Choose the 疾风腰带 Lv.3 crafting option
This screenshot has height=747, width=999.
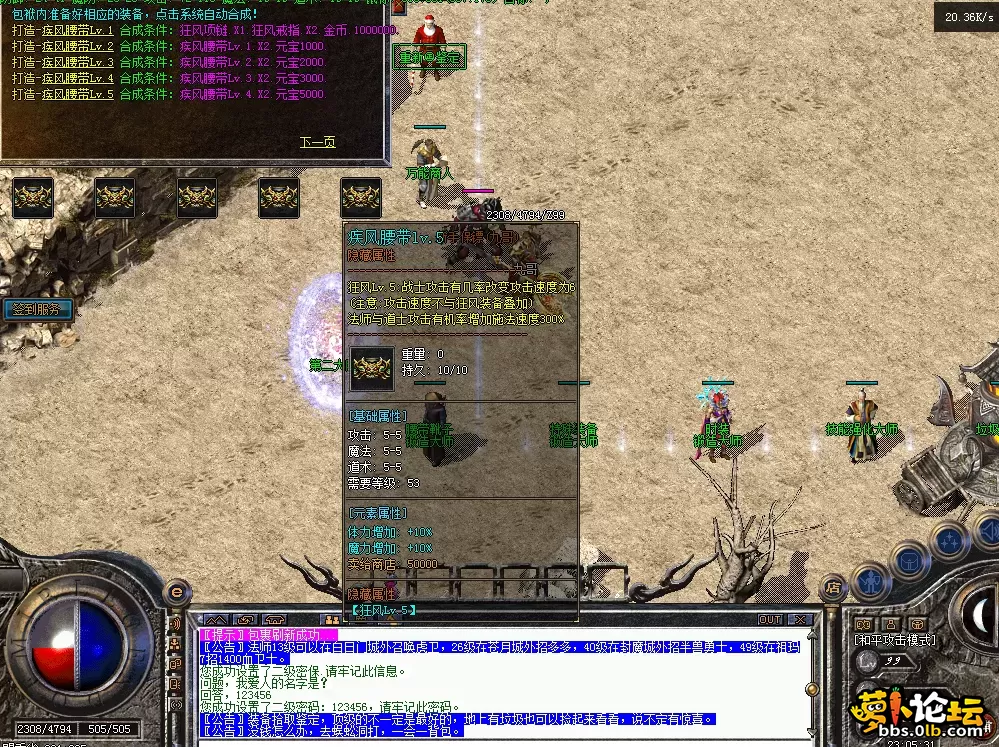[63, 62]
